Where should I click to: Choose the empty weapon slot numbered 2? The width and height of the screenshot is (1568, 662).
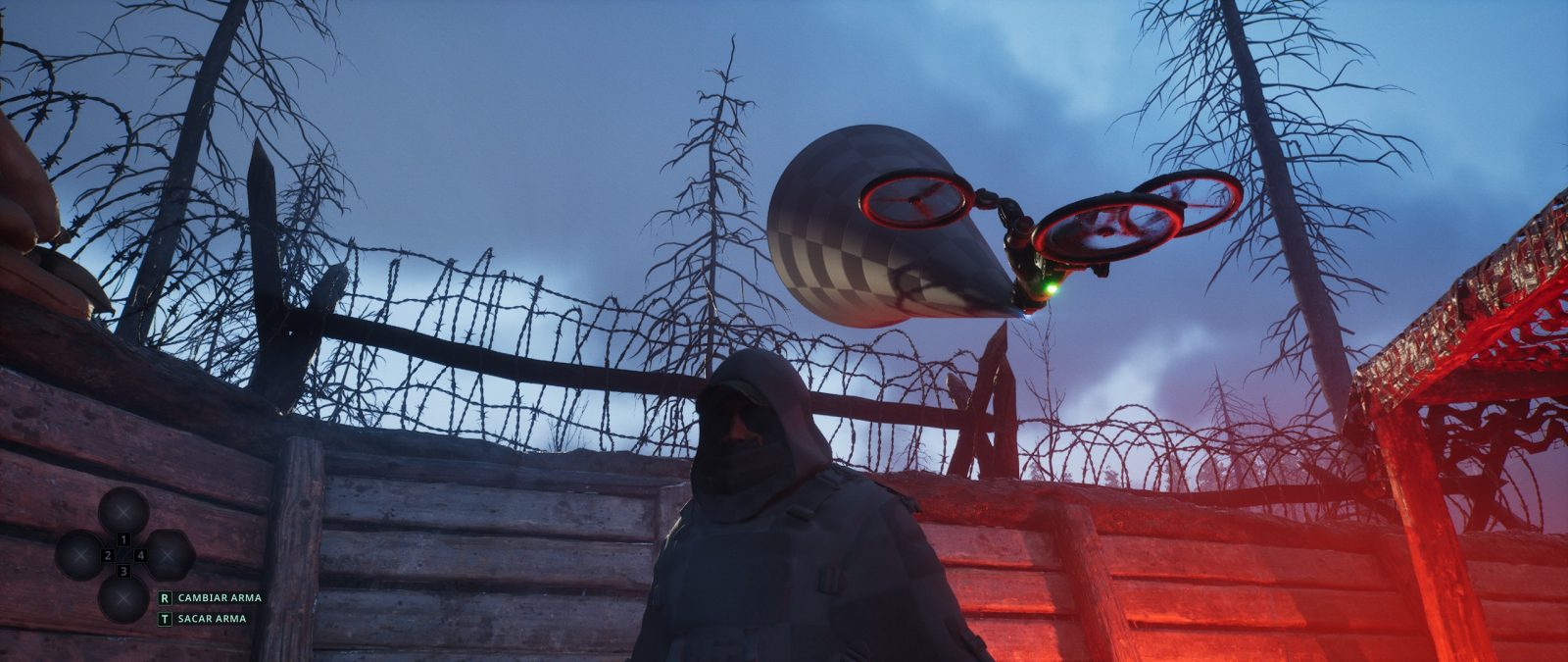point(79,556)
